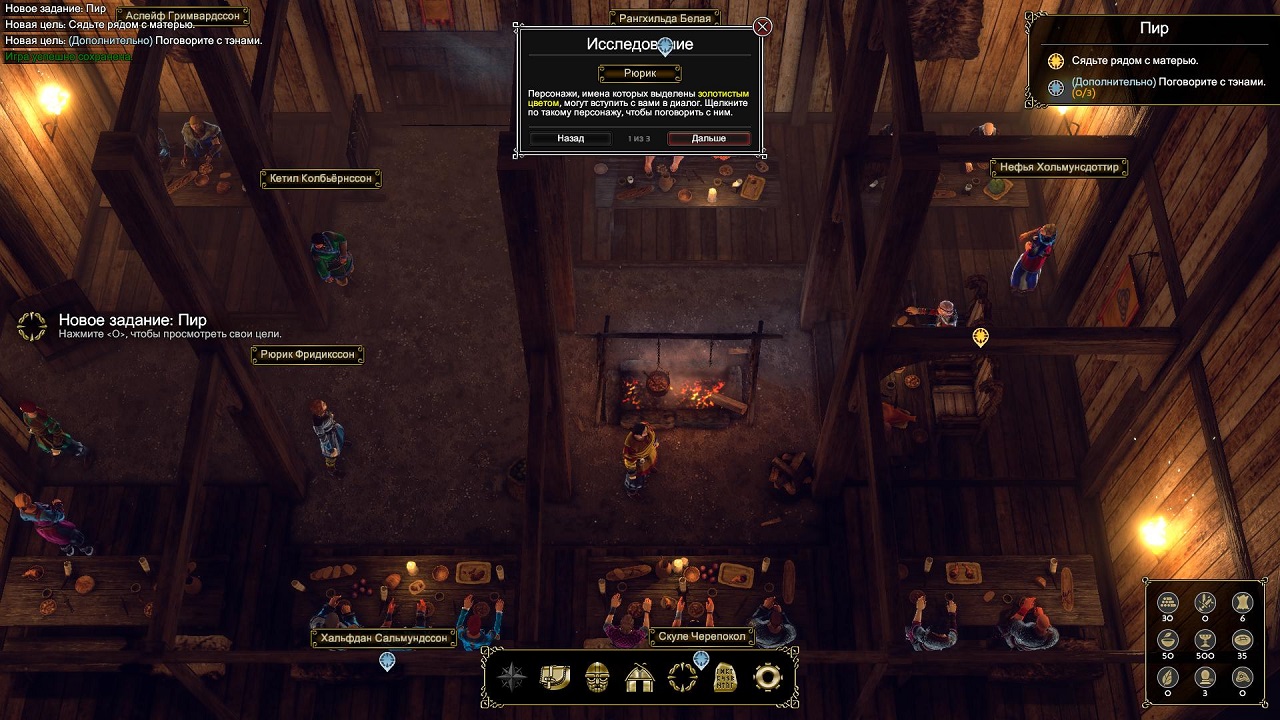The height and width of the screenshot is (720, 1280).
Task: Click the Дальше button in the tutorial
Action: (708, 138)
